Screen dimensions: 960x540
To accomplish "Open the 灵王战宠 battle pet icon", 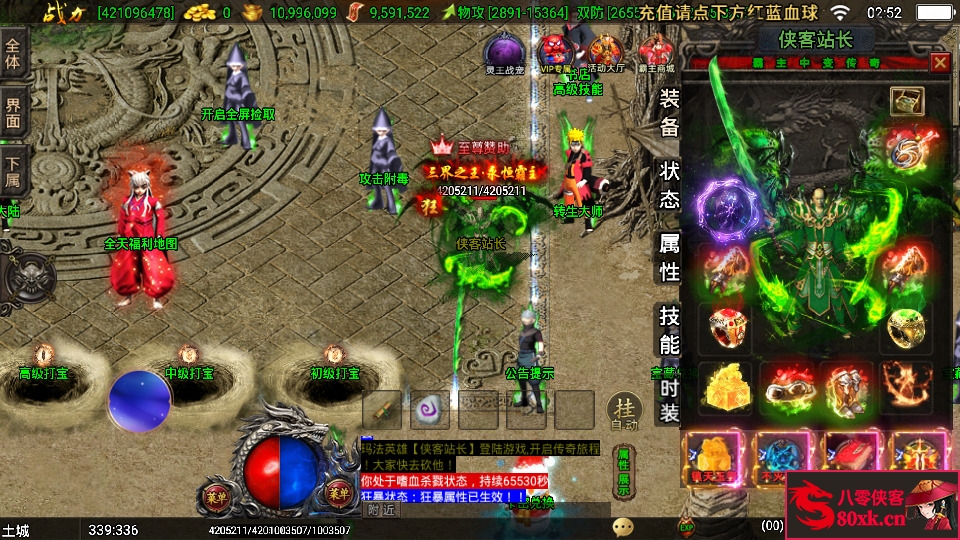I will 504,53.
